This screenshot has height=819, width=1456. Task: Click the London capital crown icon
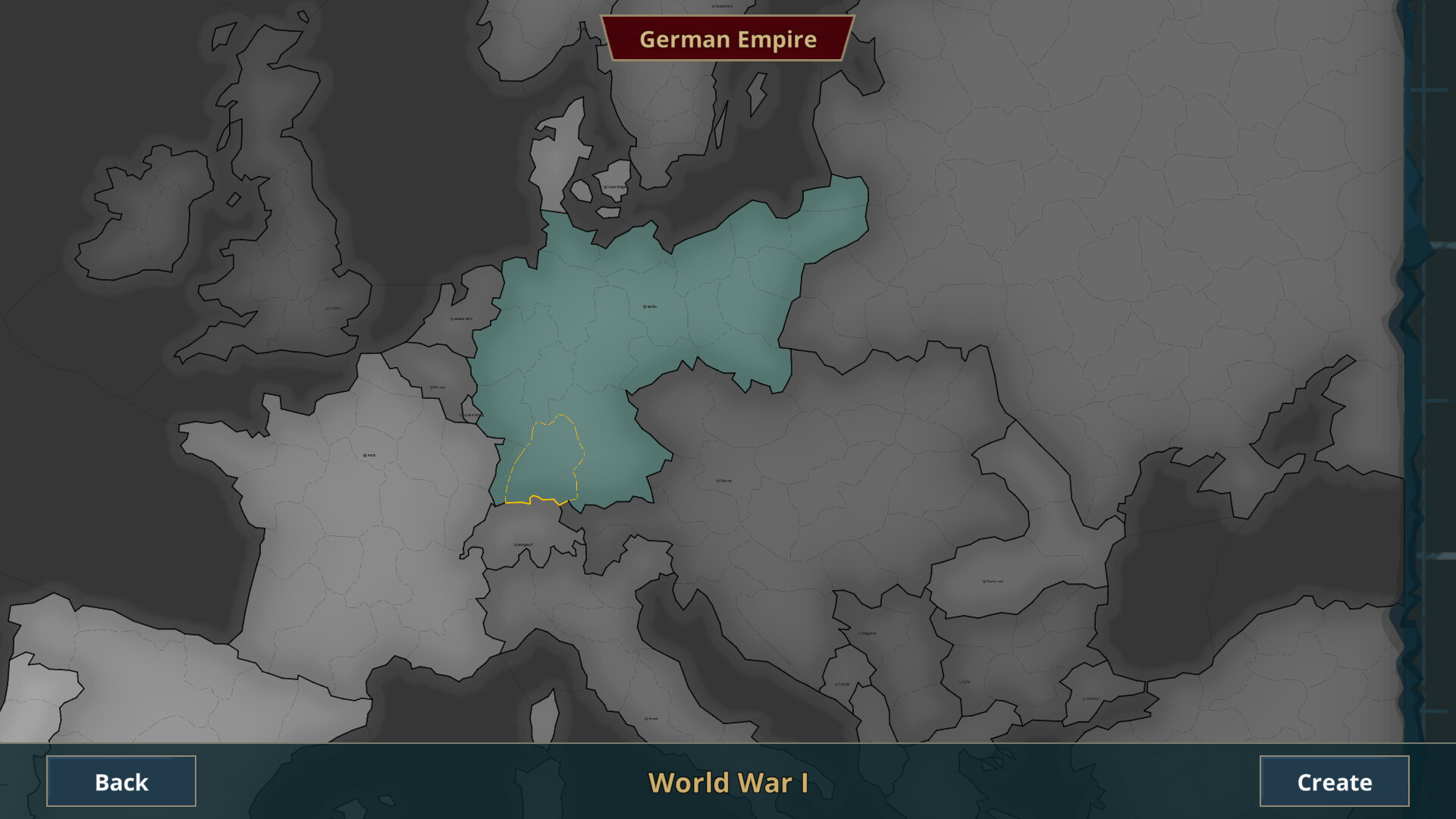327,308
